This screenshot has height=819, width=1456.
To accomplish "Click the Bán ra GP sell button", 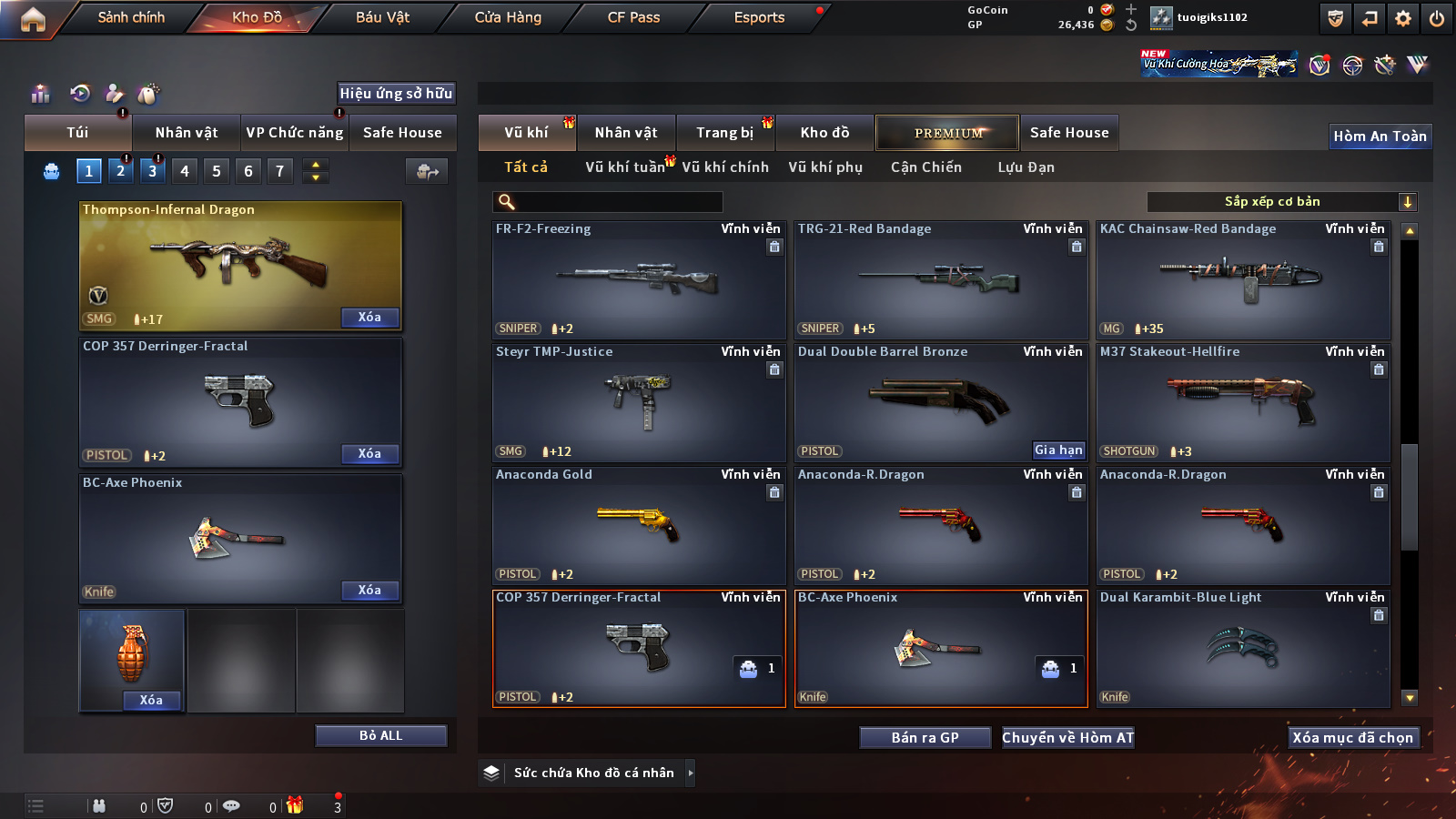I will 925,738.
